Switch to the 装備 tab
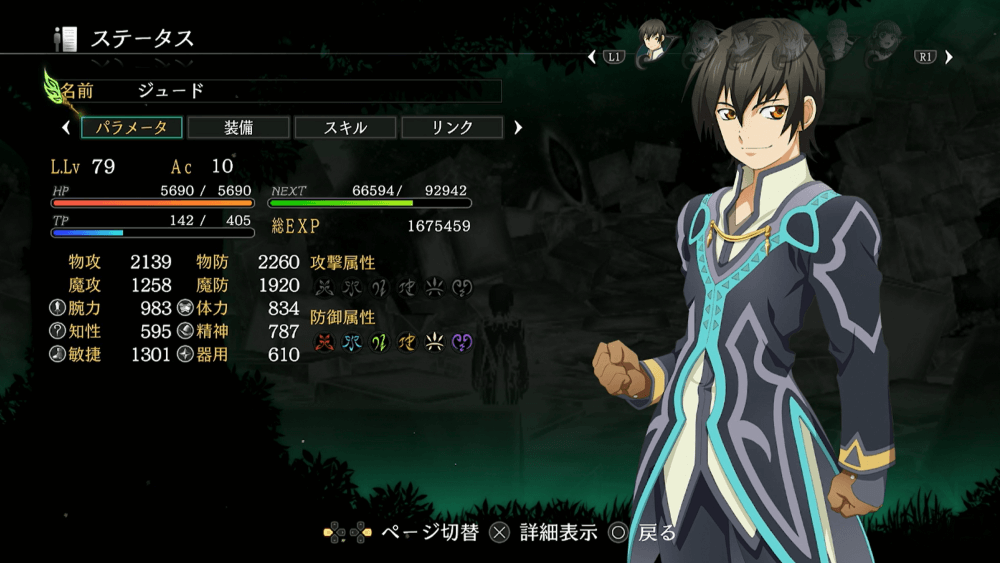The height and width of the screenshot is (563, 1000). pyautogui.click(x=238, y=128)
